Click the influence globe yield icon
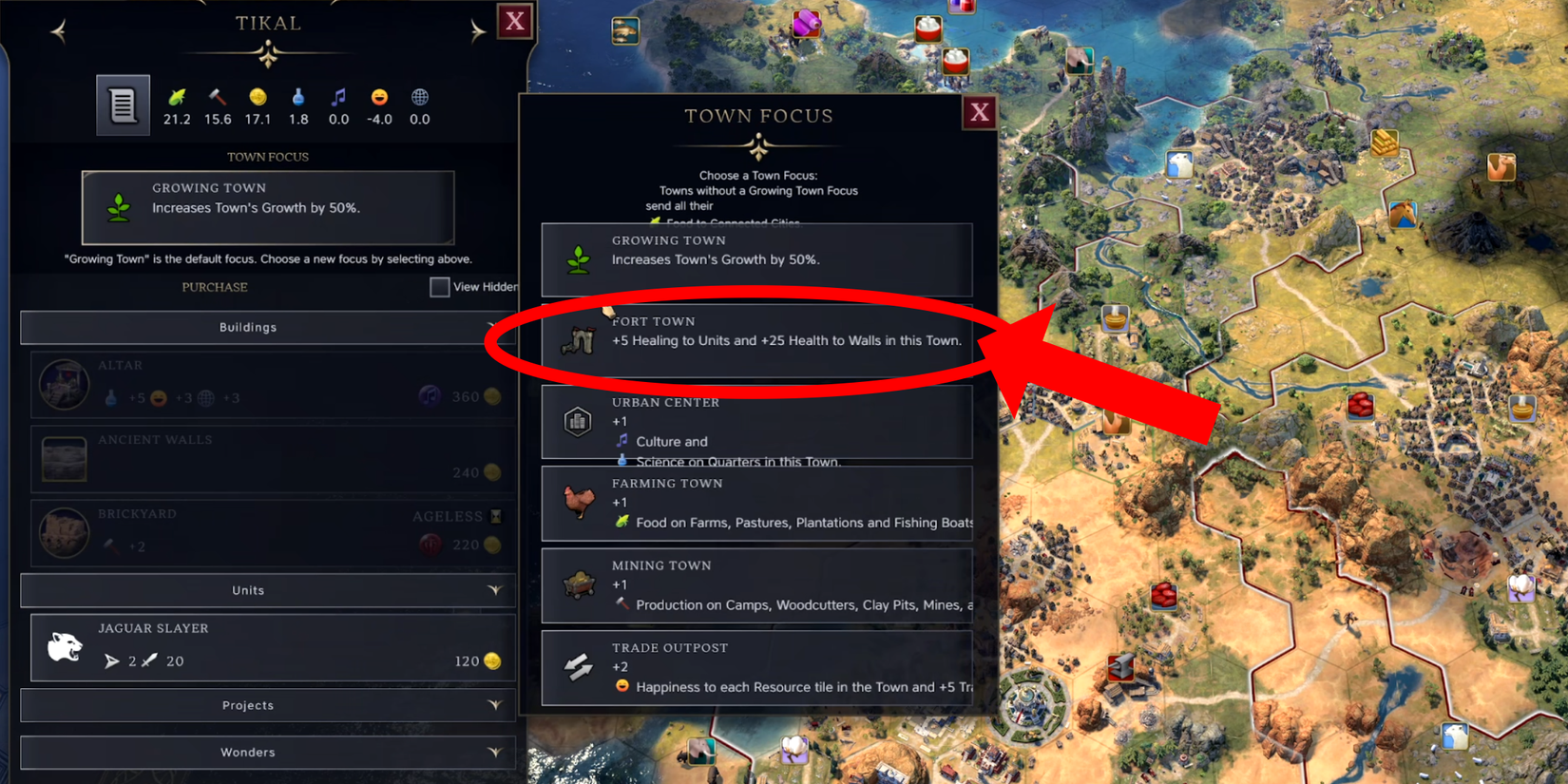Viewport: 1568px width, 784px height. coord(419,98)
